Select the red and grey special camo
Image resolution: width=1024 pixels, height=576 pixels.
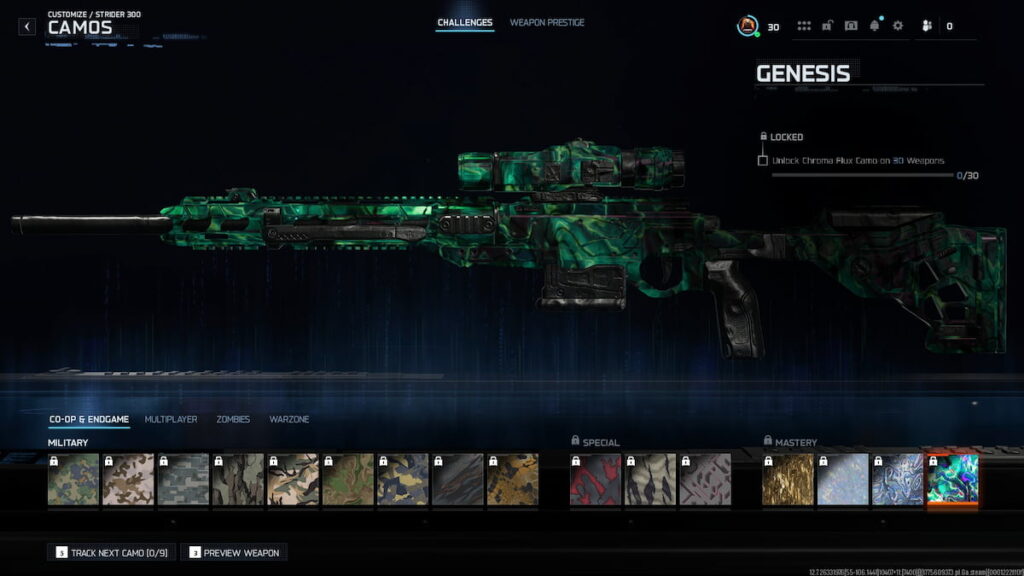(596, 480)
